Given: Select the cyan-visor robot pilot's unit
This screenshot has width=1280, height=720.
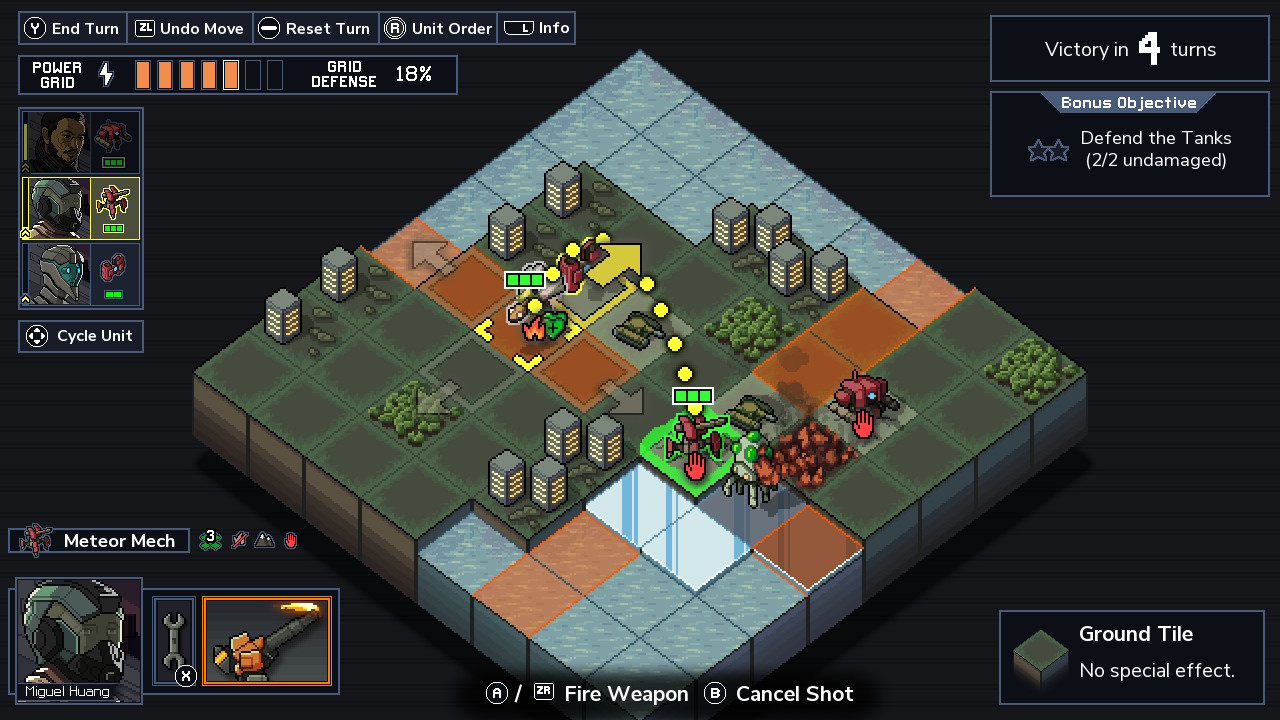Looking at the screenshot, I should (x=81, y=274).
